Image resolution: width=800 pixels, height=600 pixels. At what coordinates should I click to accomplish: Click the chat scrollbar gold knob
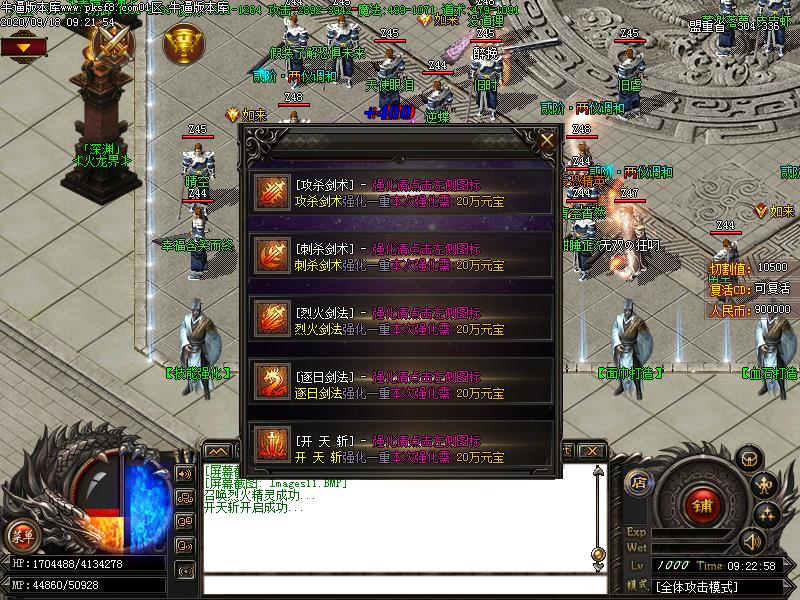[x=597, y=552]
